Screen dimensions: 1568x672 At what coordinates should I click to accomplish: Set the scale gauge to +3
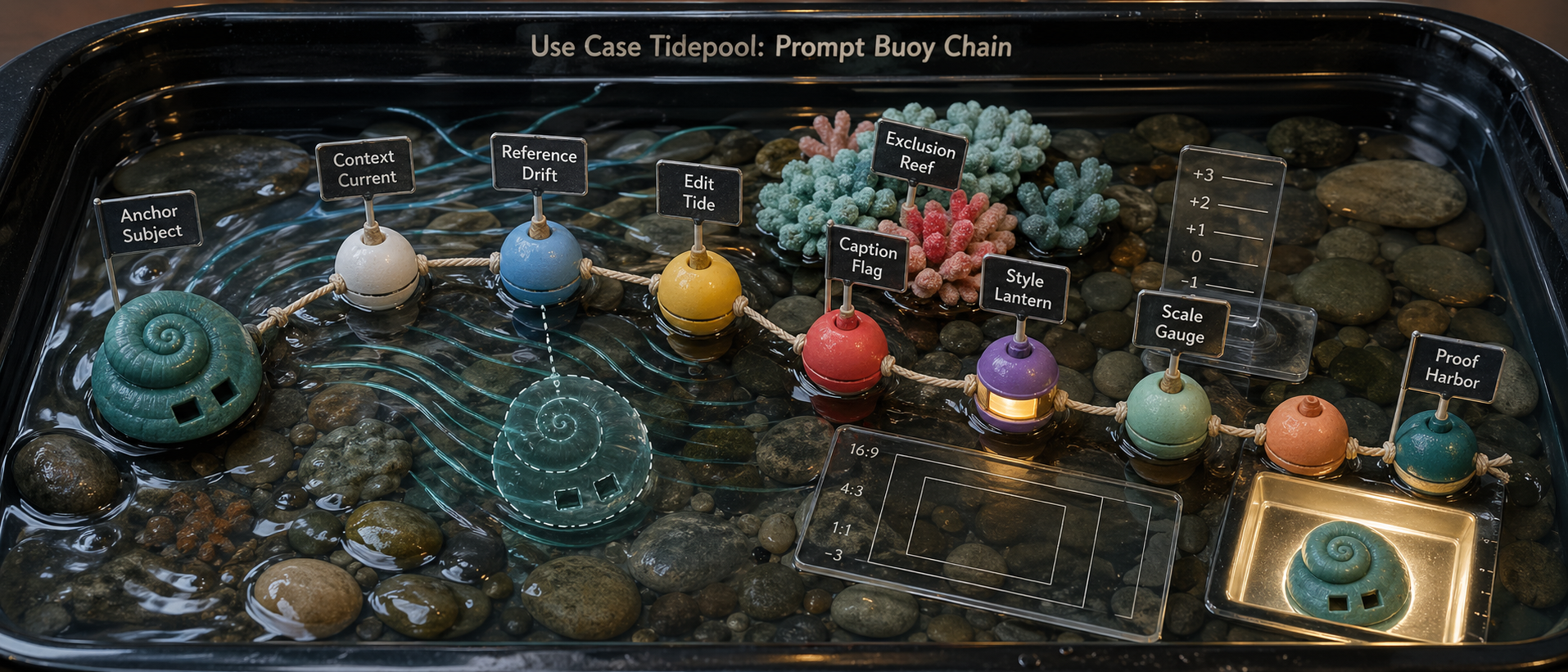click(x=1204, y=175)
